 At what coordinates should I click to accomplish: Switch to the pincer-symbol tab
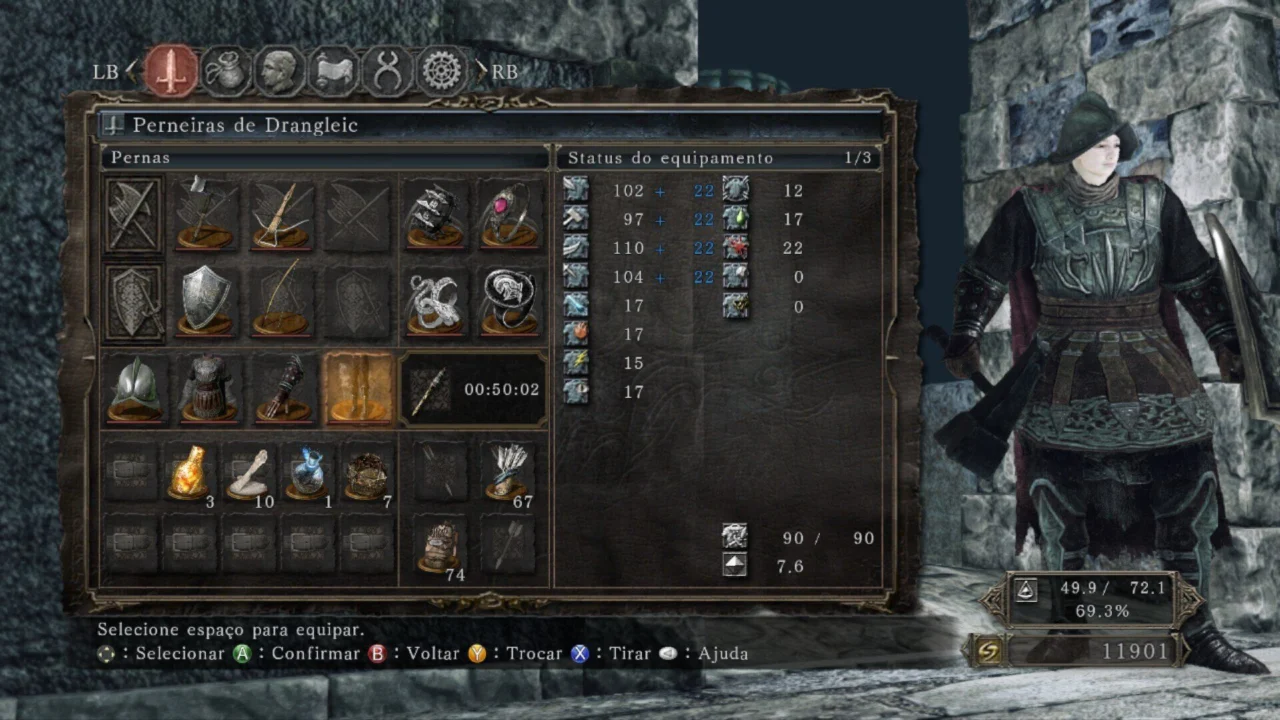(x=387, y=71)
